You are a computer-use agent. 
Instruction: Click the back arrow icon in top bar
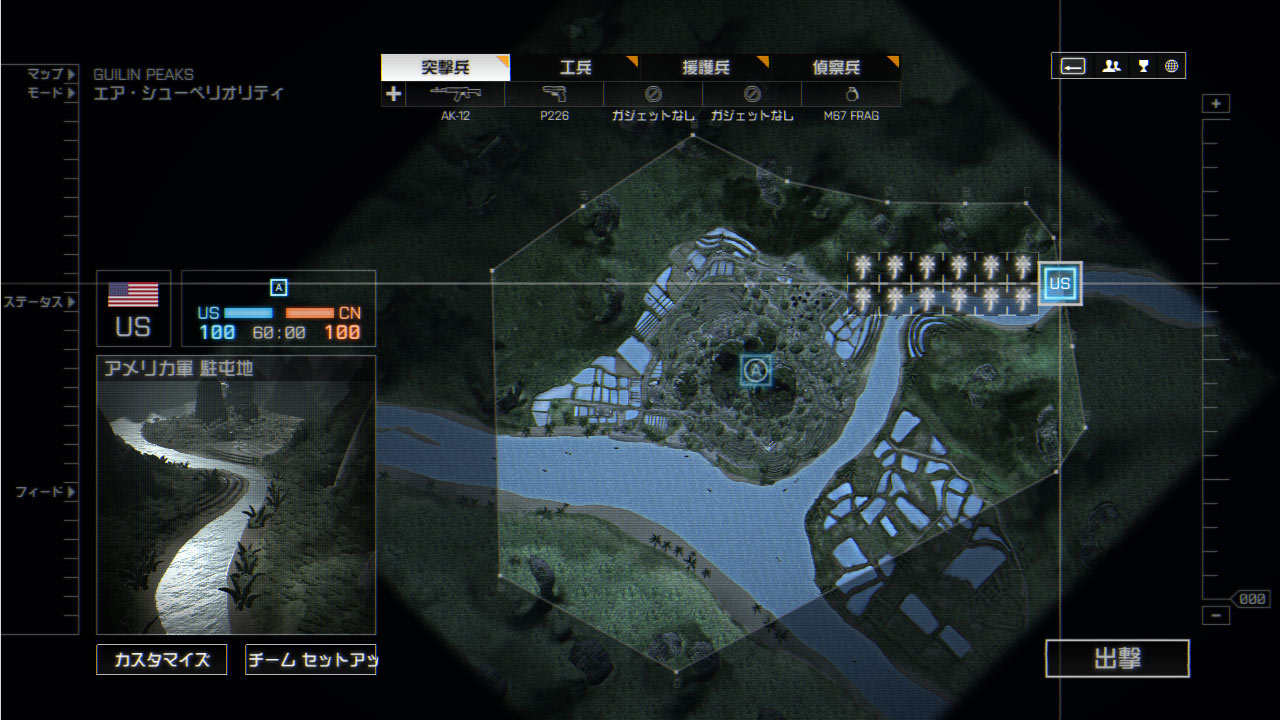[1073, 66]
